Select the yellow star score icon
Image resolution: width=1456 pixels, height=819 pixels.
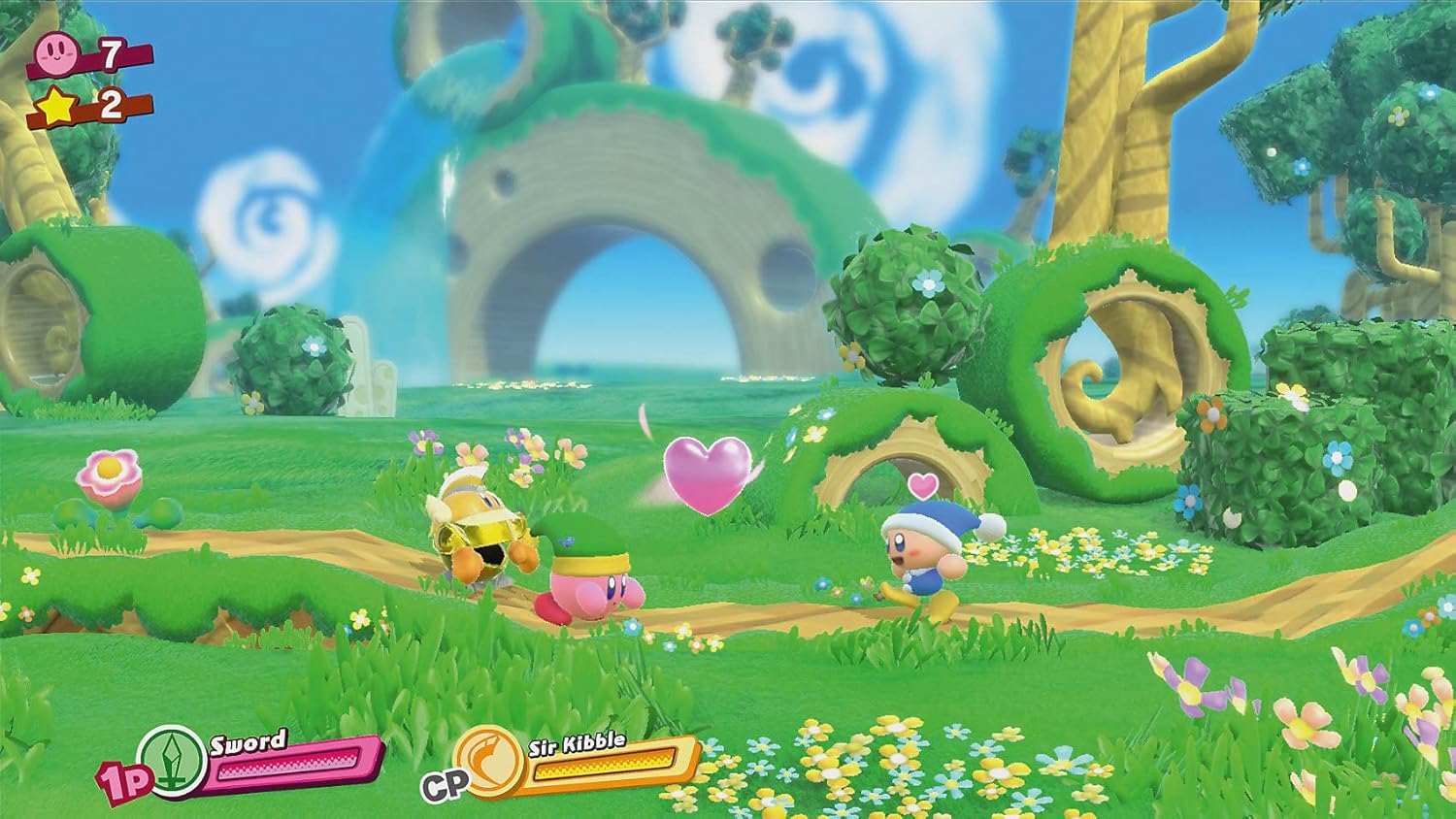[x=56, y=107]
